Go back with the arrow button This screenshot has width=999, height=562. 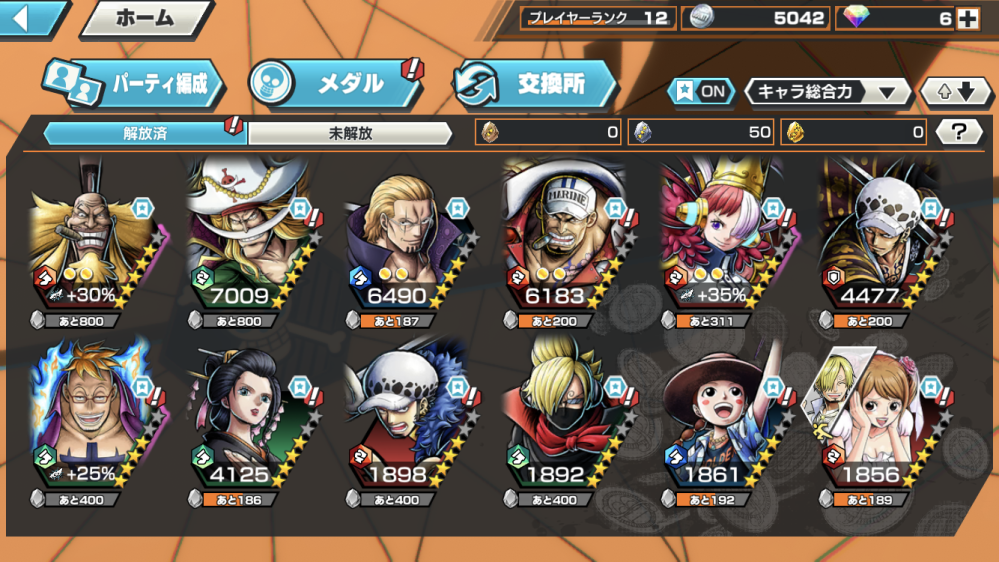pos(28,18)
